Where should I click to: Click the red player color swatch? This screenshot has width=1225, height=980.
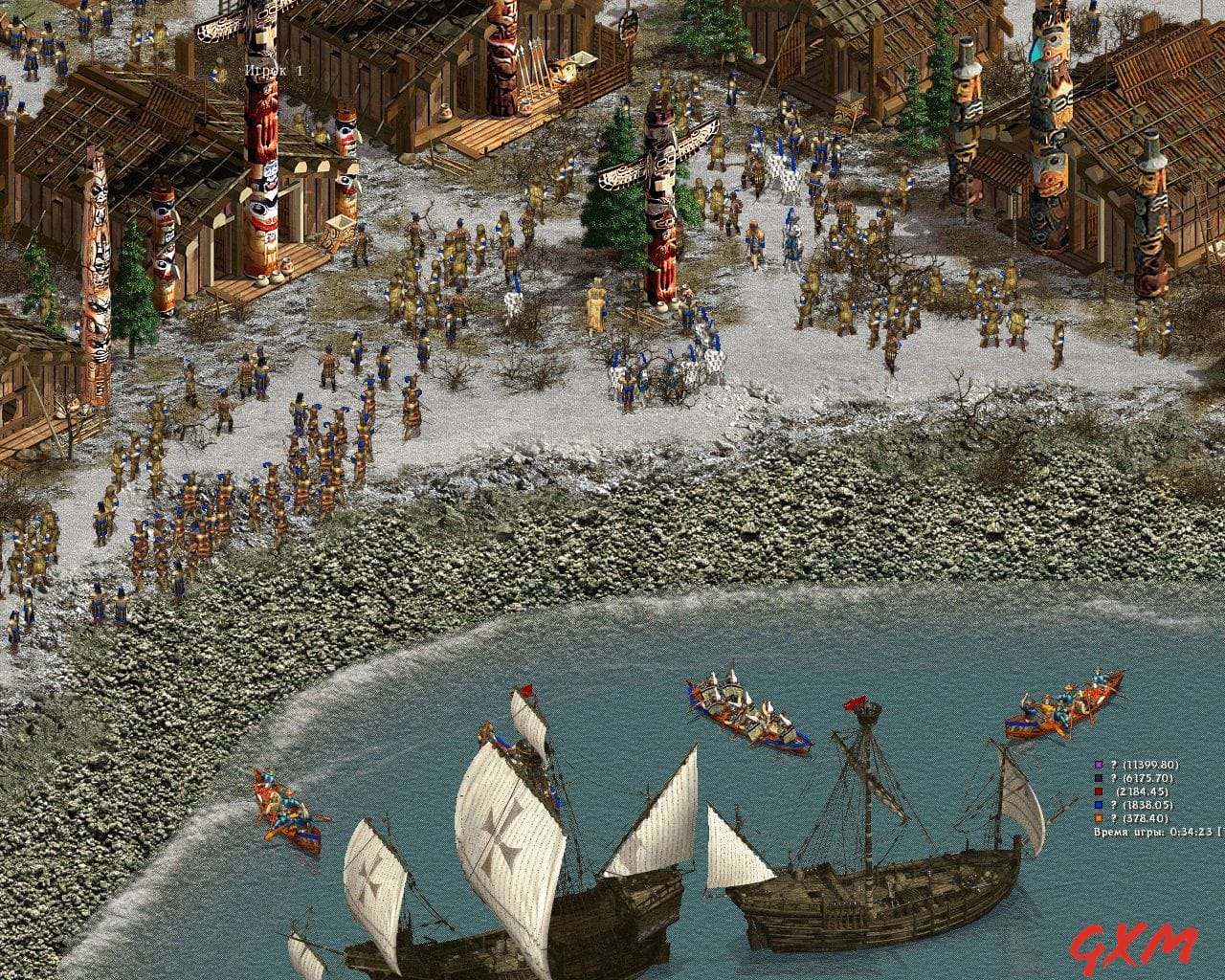coord(1098,791)
